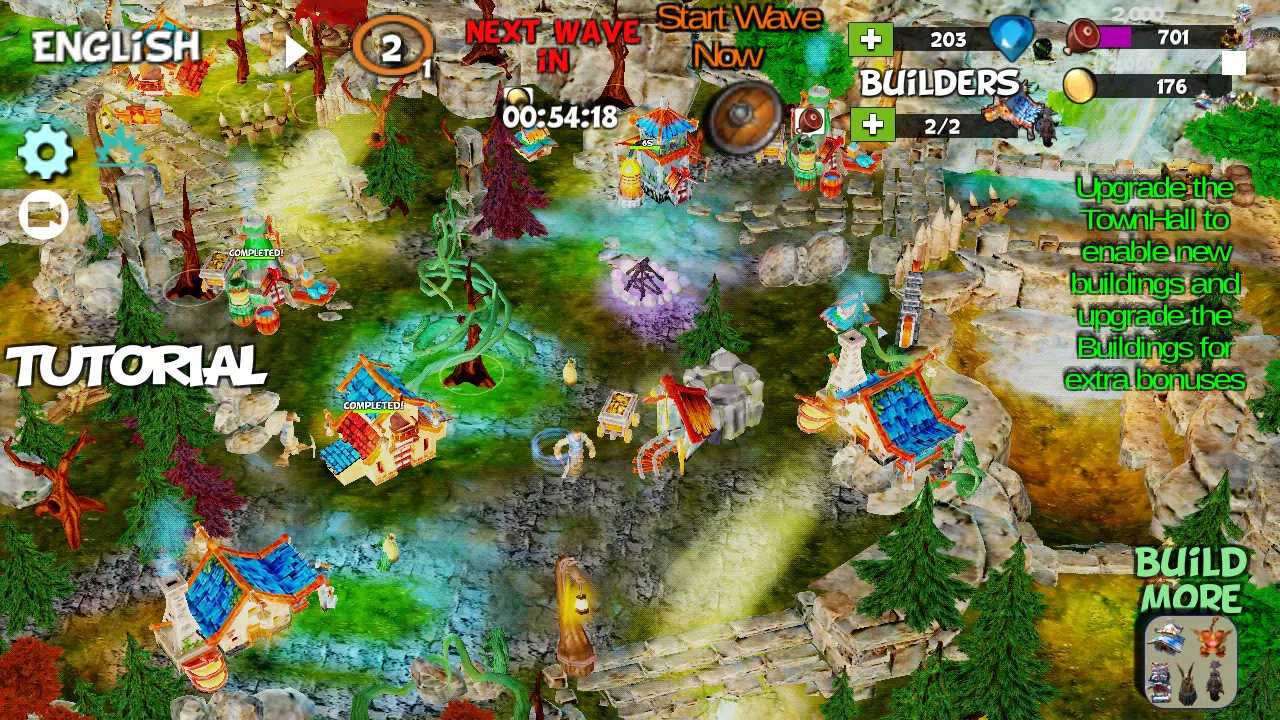
Task: Open the BUILD MORE buildings panel
Action: tap(1193, 660)
